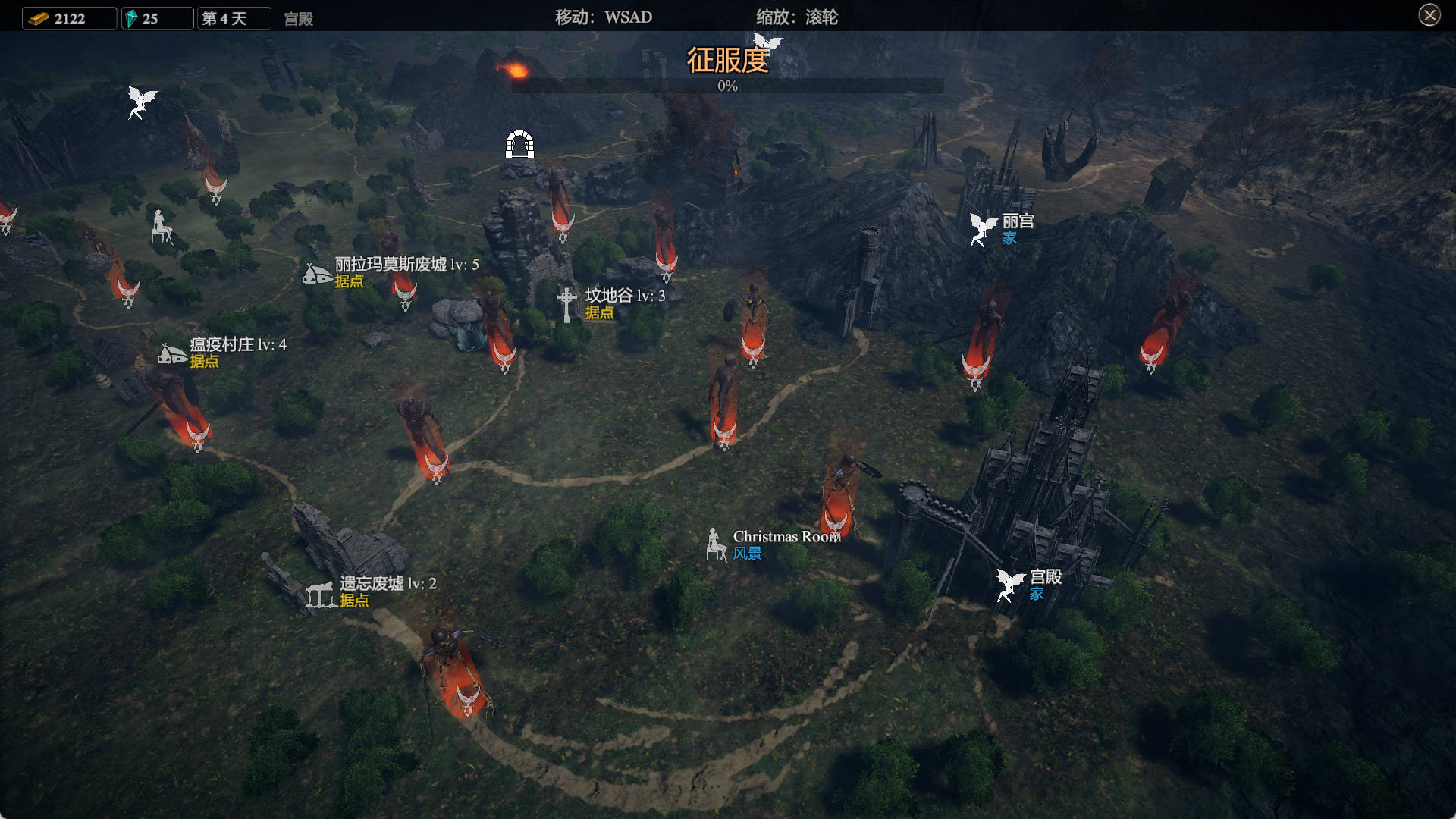1456x819 pixels.
Task: Select the 遗忘废墟 lv: 2 stronghold marker
Action: click(x=321, y=594)
